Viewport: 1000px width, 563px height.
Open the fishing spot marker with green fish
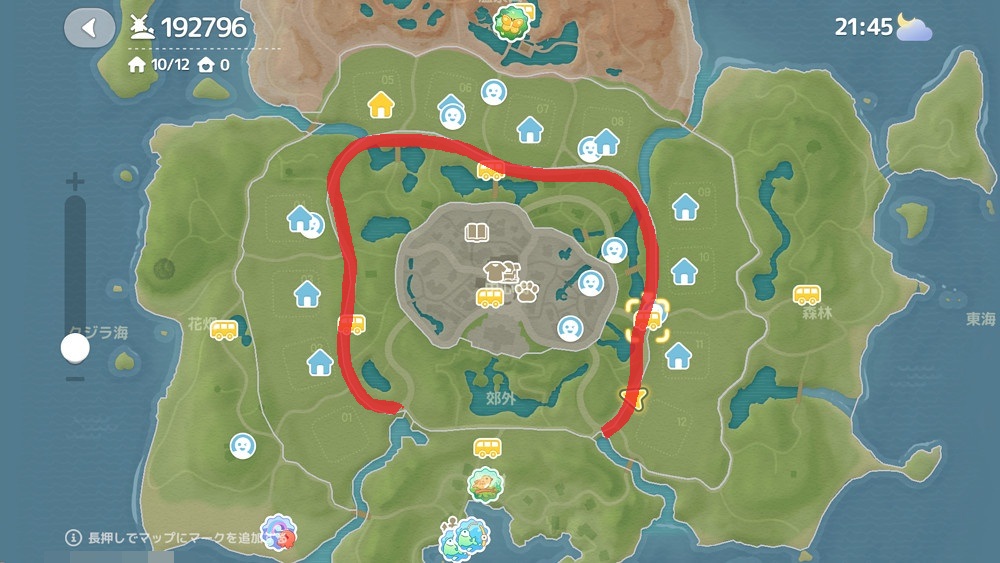click(465, 535)
